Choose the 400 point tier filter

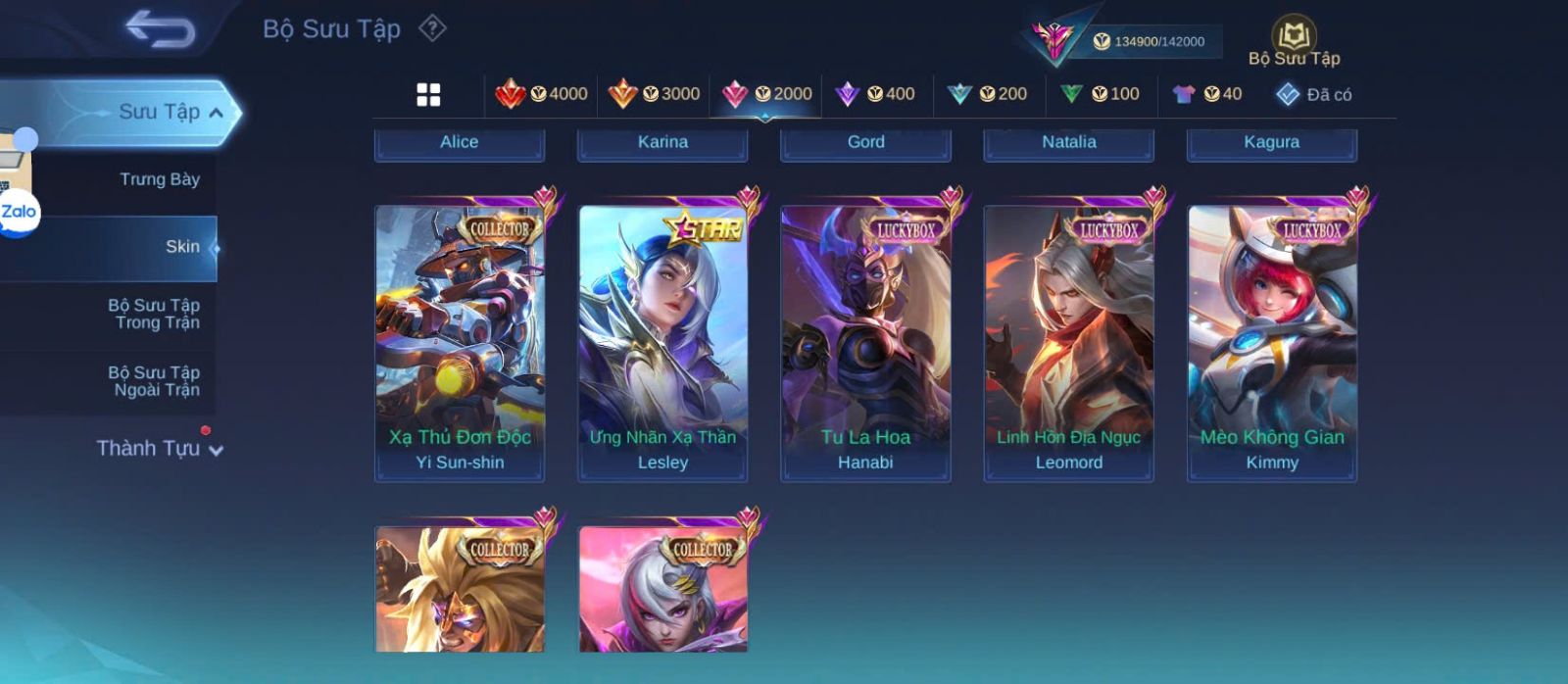click(x=875, y=94)
